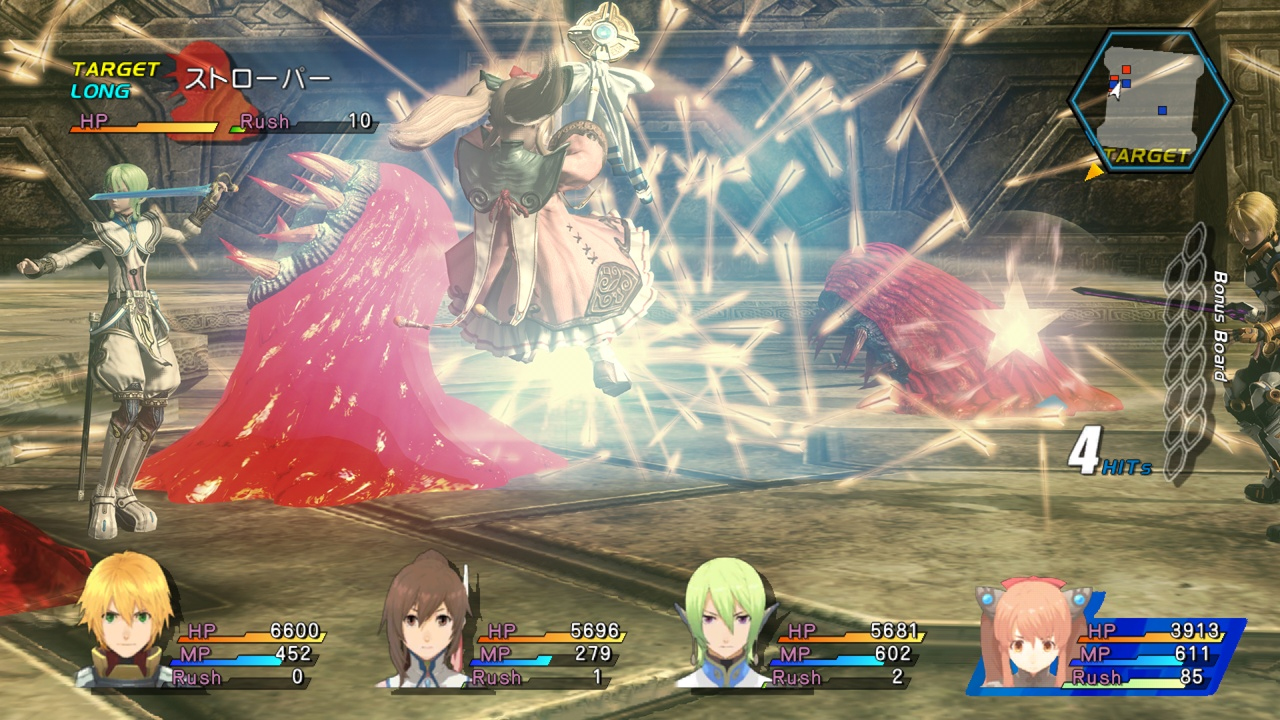The width and height of the screenshot is (1280, 720).
Task: Choose the brown-haired girl party portrait
Action: (x=424, y=622)
